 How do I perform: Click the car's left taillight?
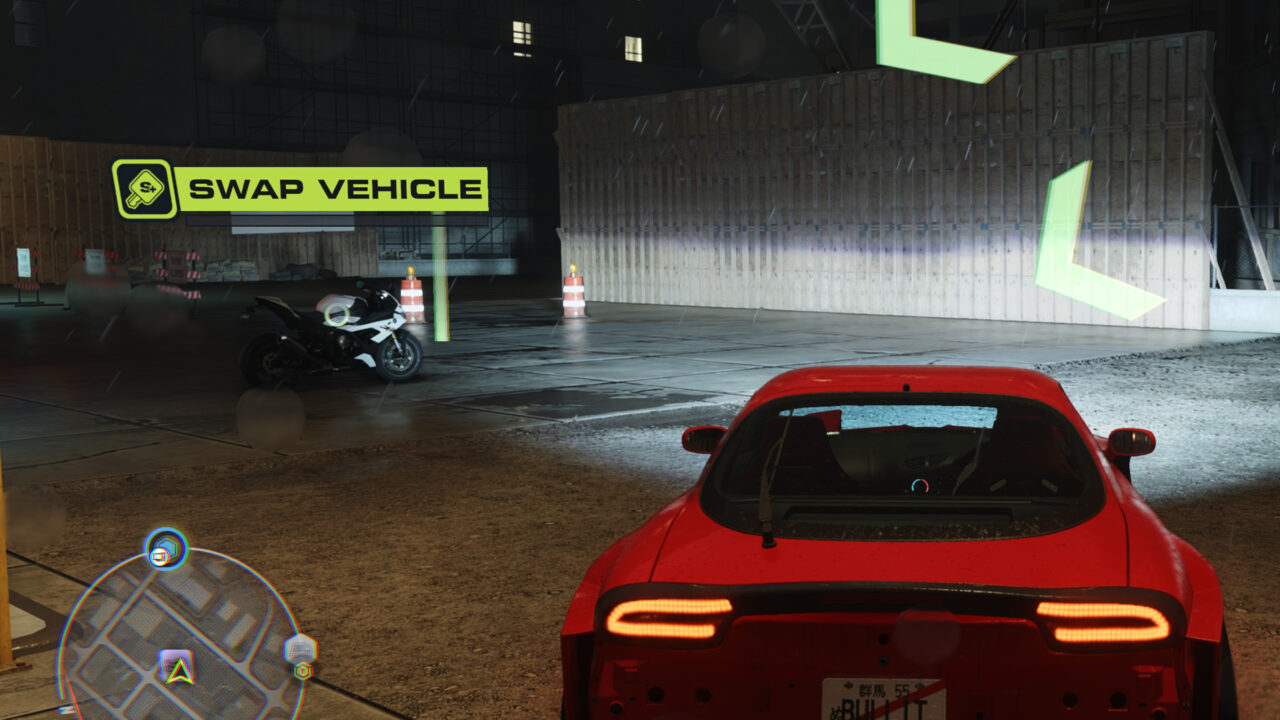tap(670, 615)
